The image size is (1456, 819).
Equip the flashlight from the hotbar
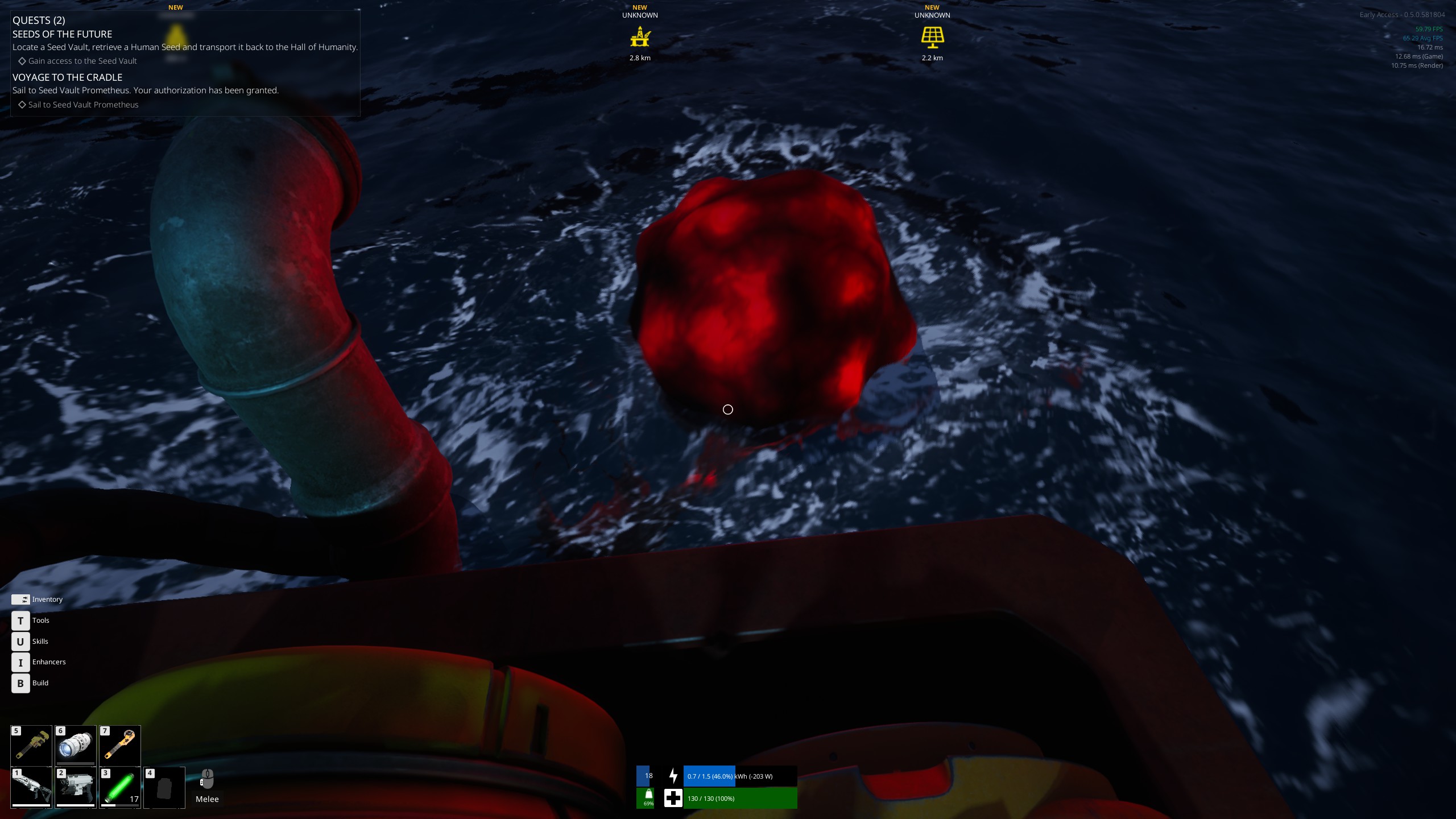point(76,745)
